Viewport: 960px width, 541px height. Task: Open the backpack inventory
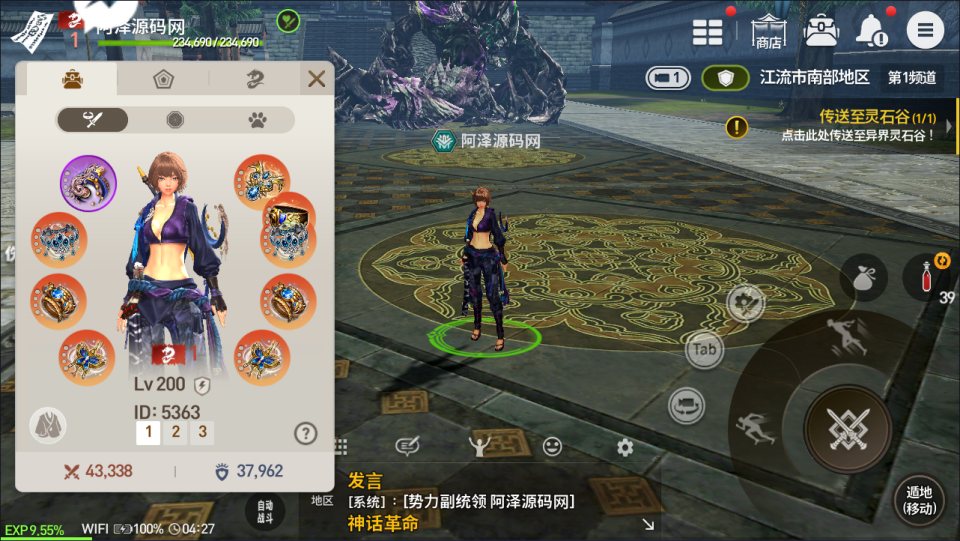821,30
